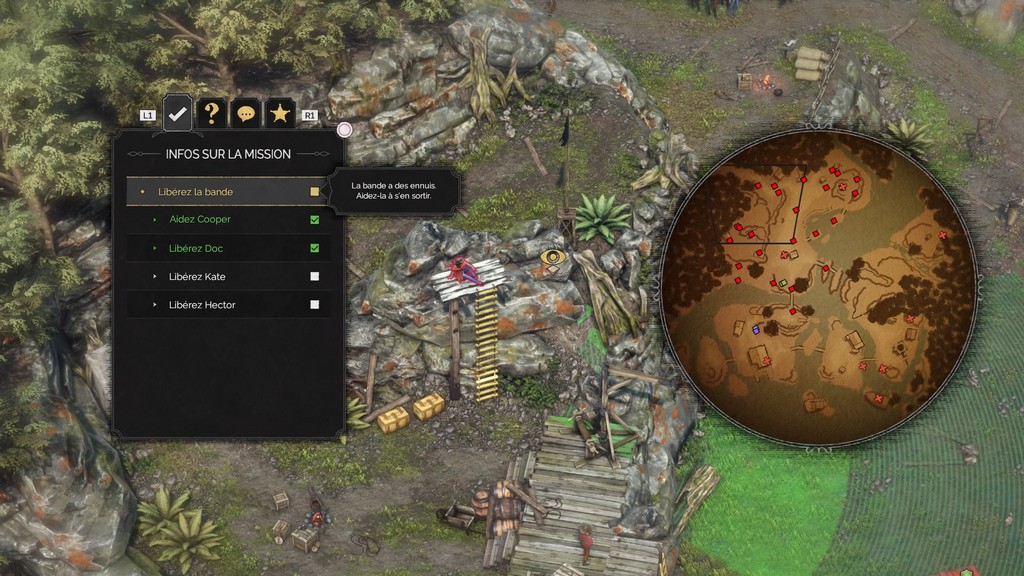This screenshot has height=576, width=1024.
Task: Click the circular minimap
Action: click(818, 287)
